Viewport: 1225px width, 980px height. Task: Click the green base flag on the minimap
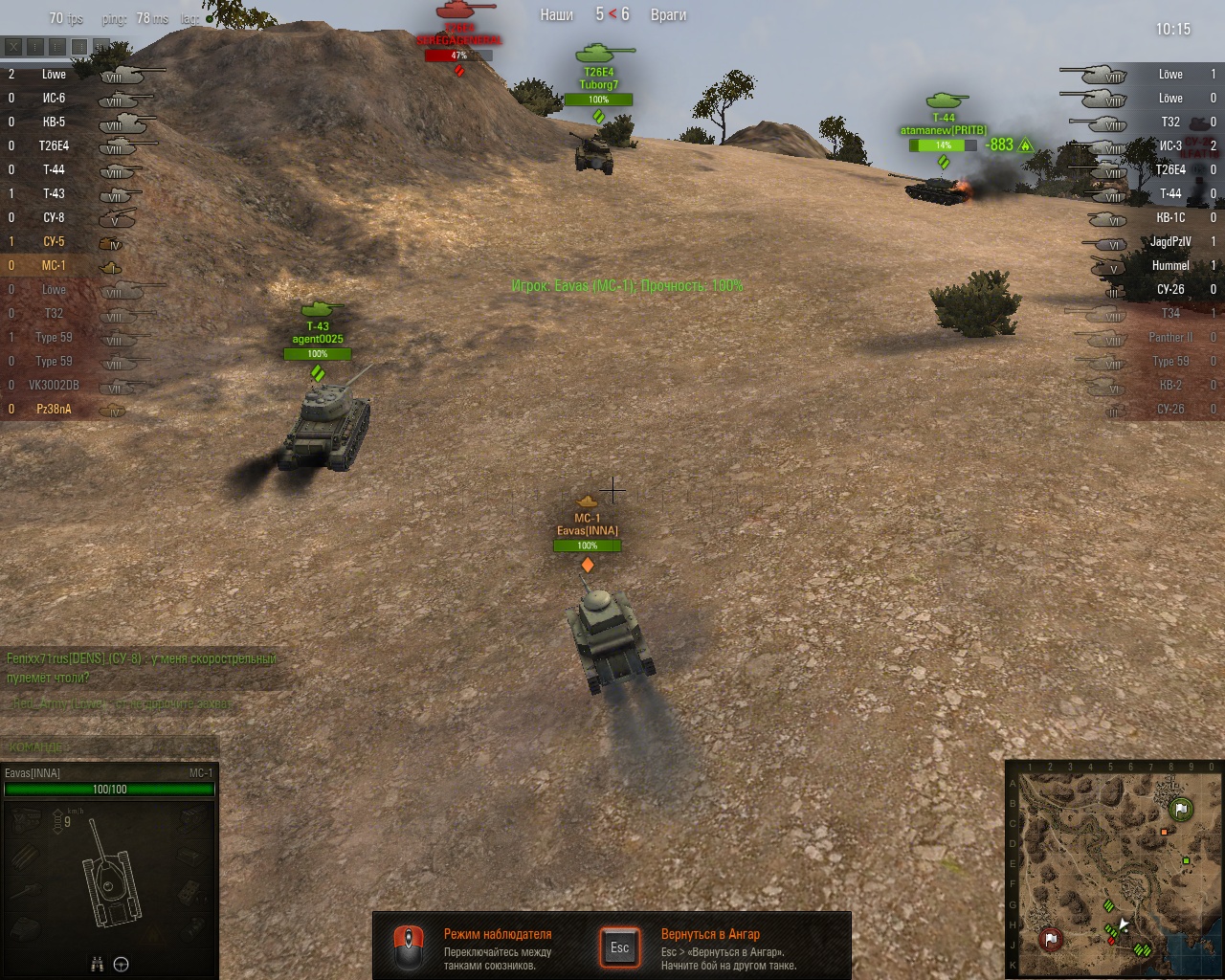[x=1181, y=810]
